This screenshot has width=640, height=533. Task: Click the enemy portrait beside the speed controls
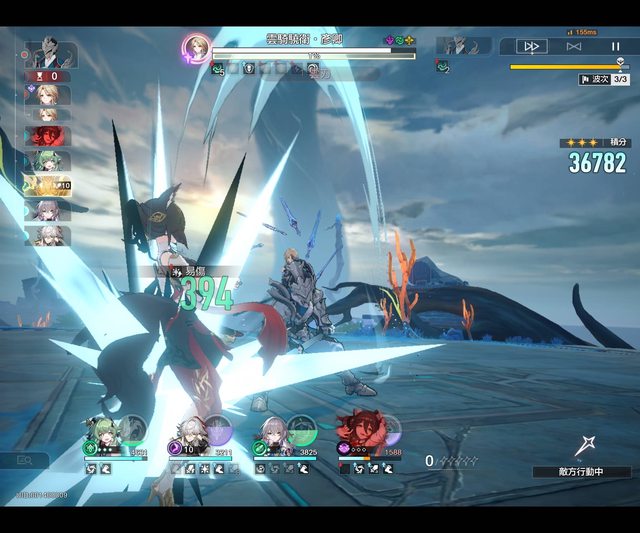pyautogui.click(x=463, y=45)
